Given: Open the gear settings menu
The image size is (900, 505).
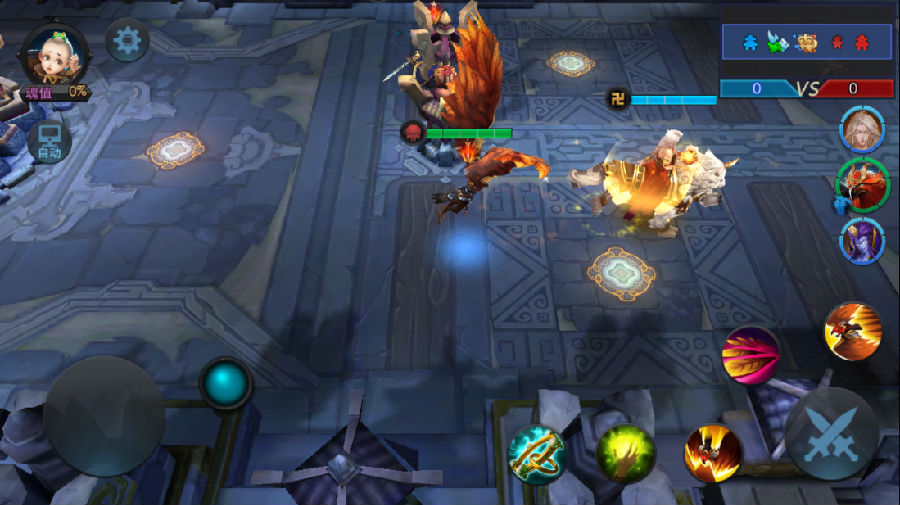Looking at the screenshot, I should 127,41.
